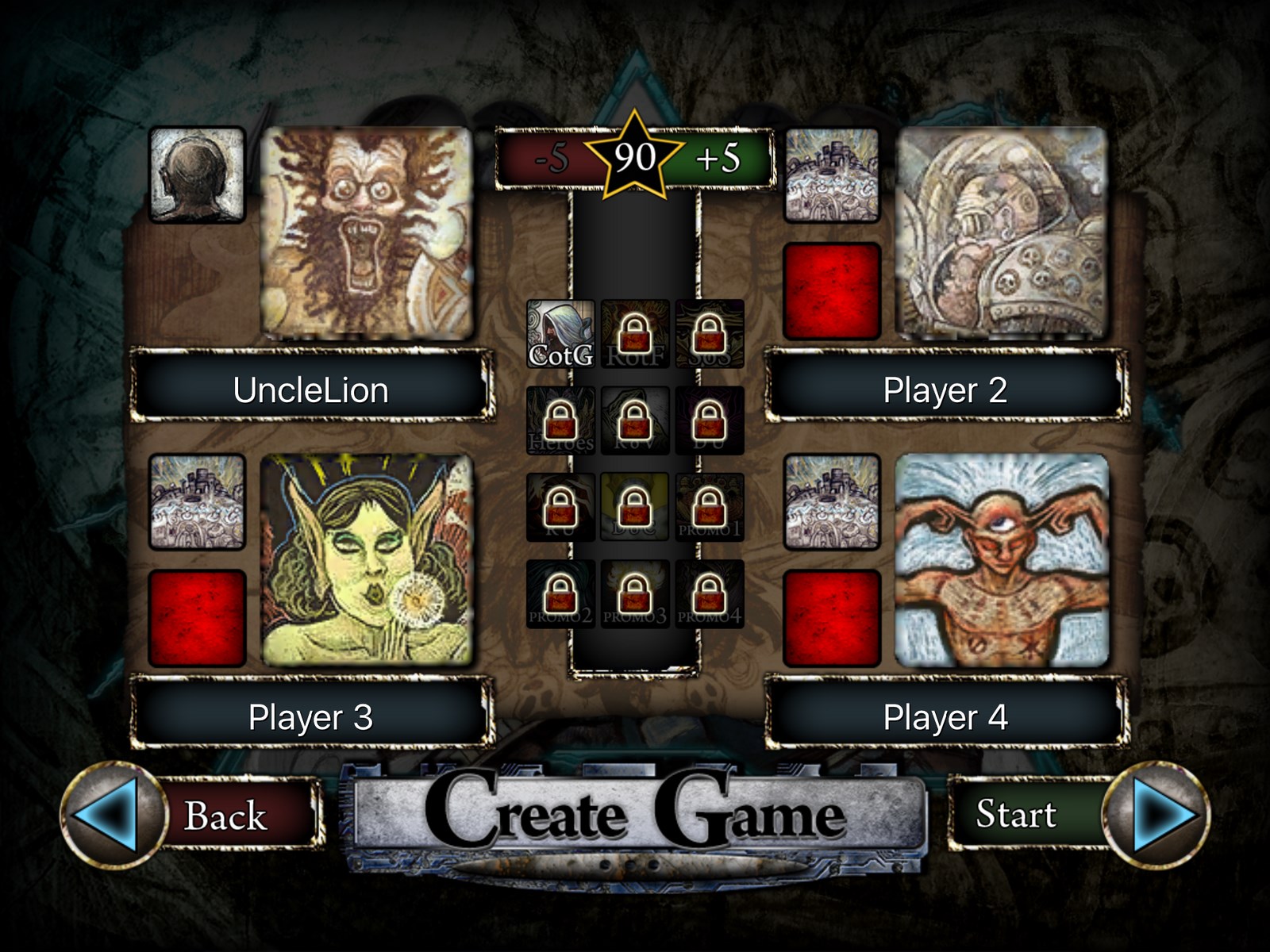Change the armored skull knight avatar
Screen dimensions: 1270x952
point(1001,233)
